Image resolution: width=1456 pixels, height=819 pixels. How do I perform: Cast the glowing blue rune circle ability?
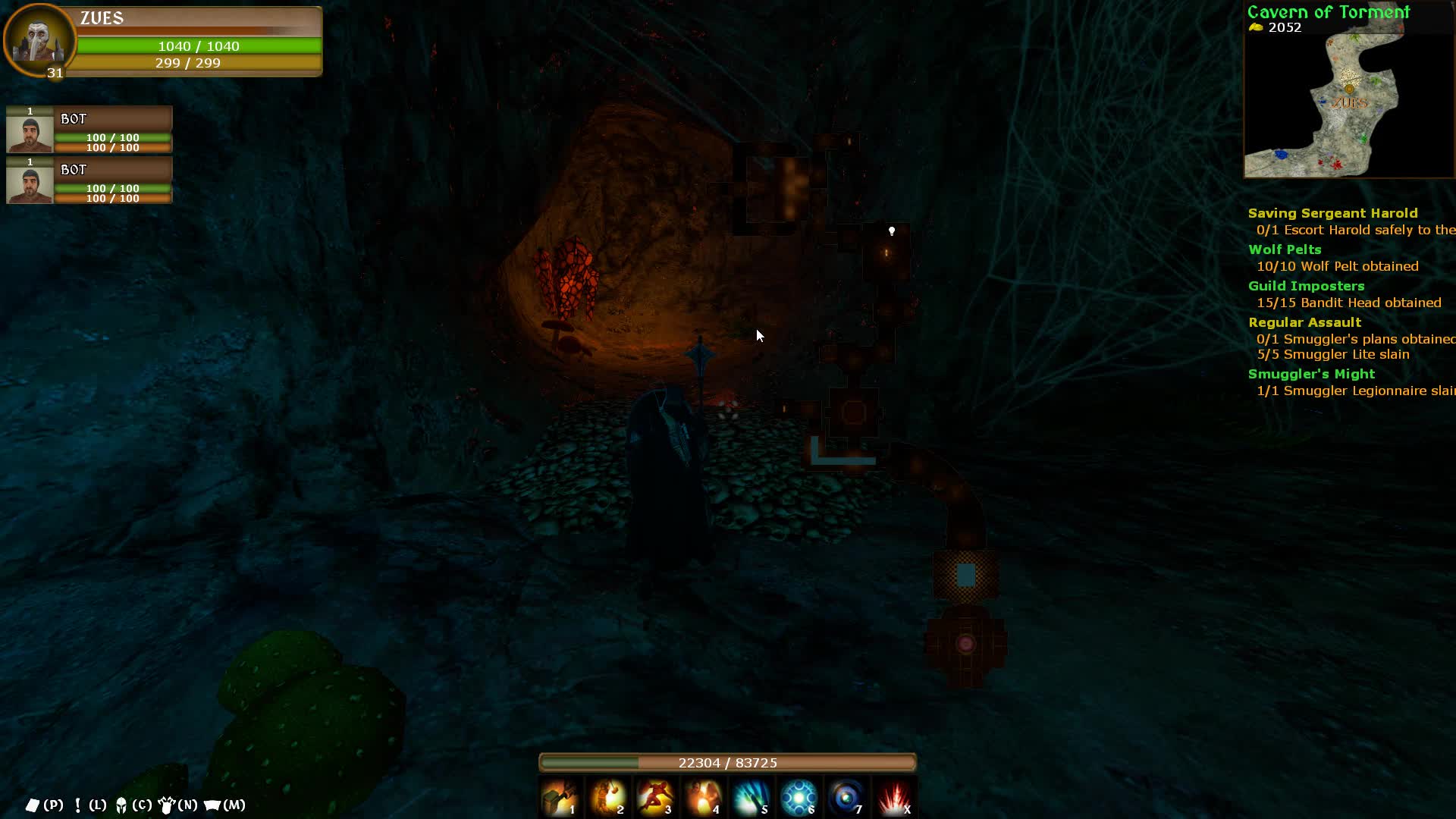point(799,798)
